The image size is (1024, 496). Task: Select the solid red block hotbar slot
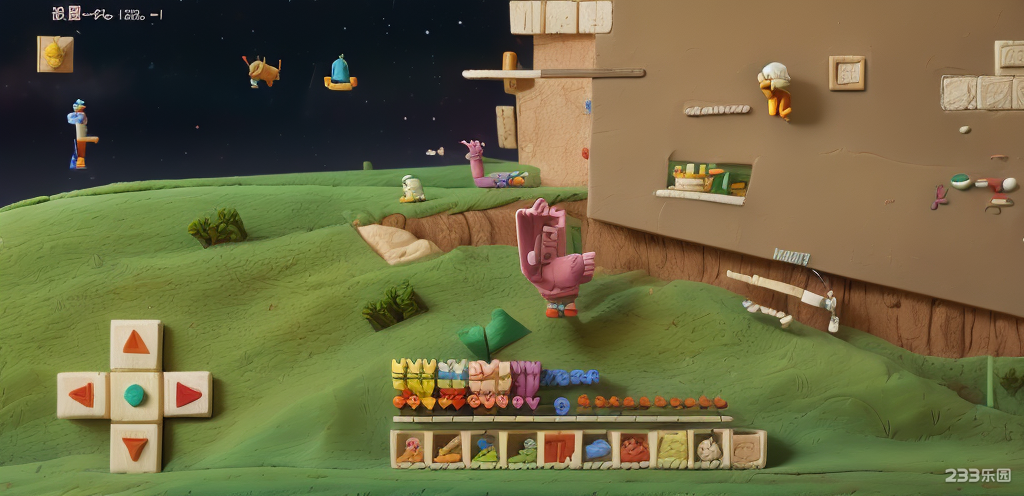point(558,449)
